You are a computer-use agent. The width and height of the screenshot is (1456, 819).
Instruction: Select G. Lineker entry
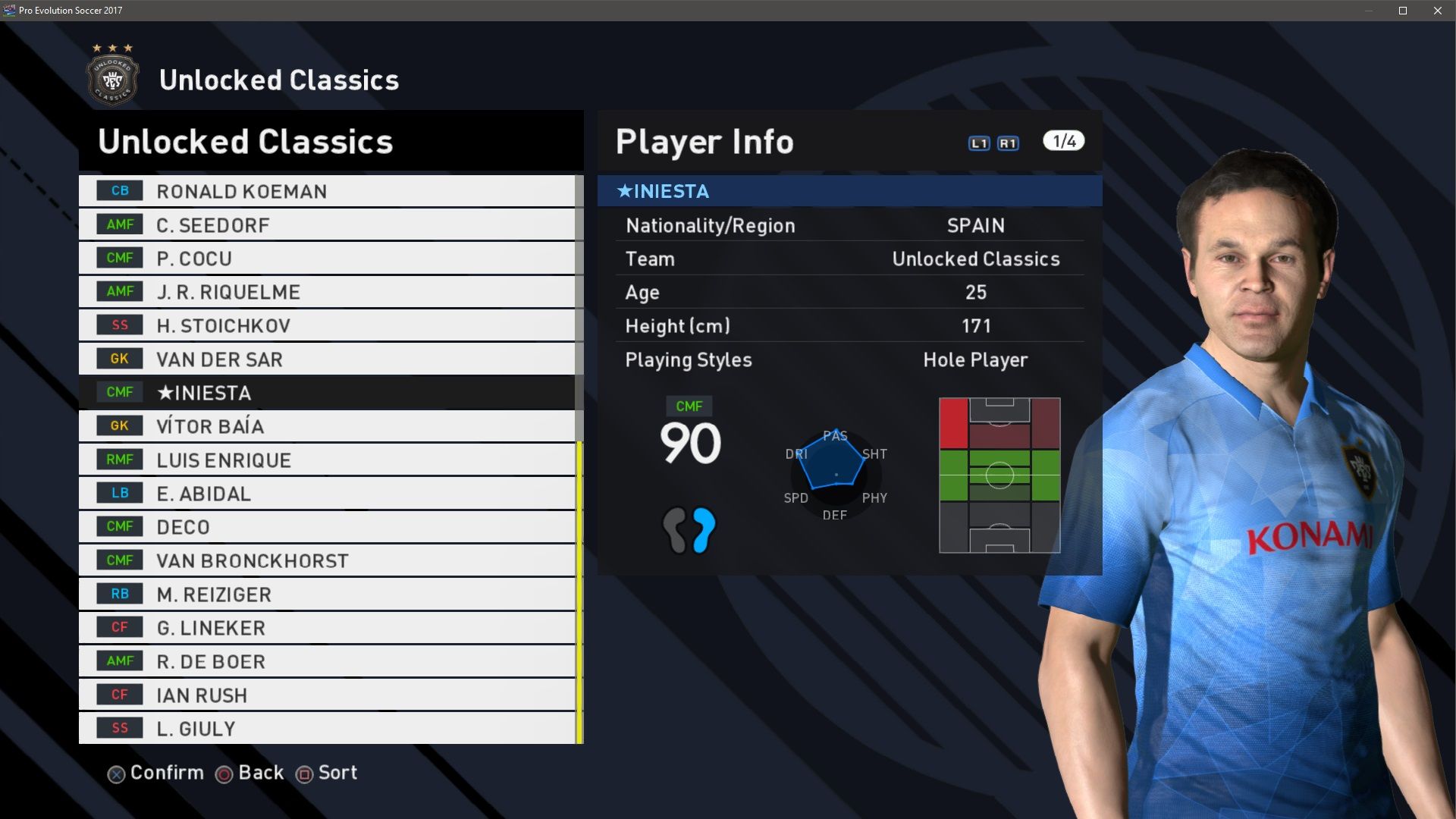click(x=326, y=628)
